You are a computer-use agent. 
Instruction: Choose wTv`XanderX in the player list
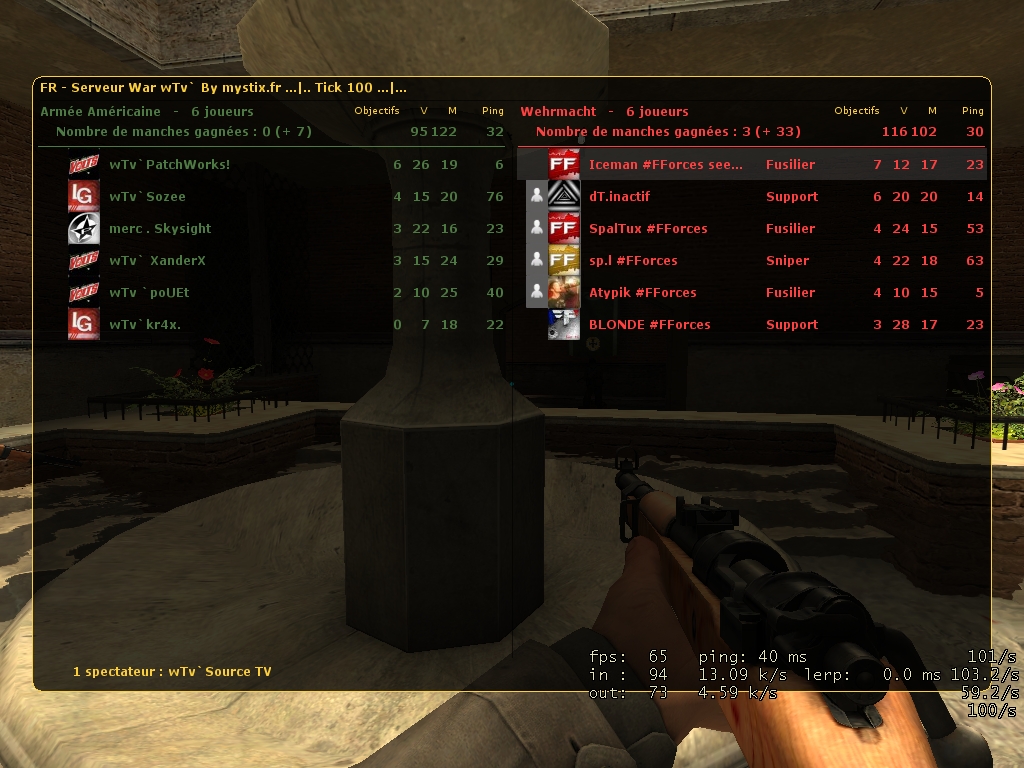pyautogui.click(x=157, y=261)
